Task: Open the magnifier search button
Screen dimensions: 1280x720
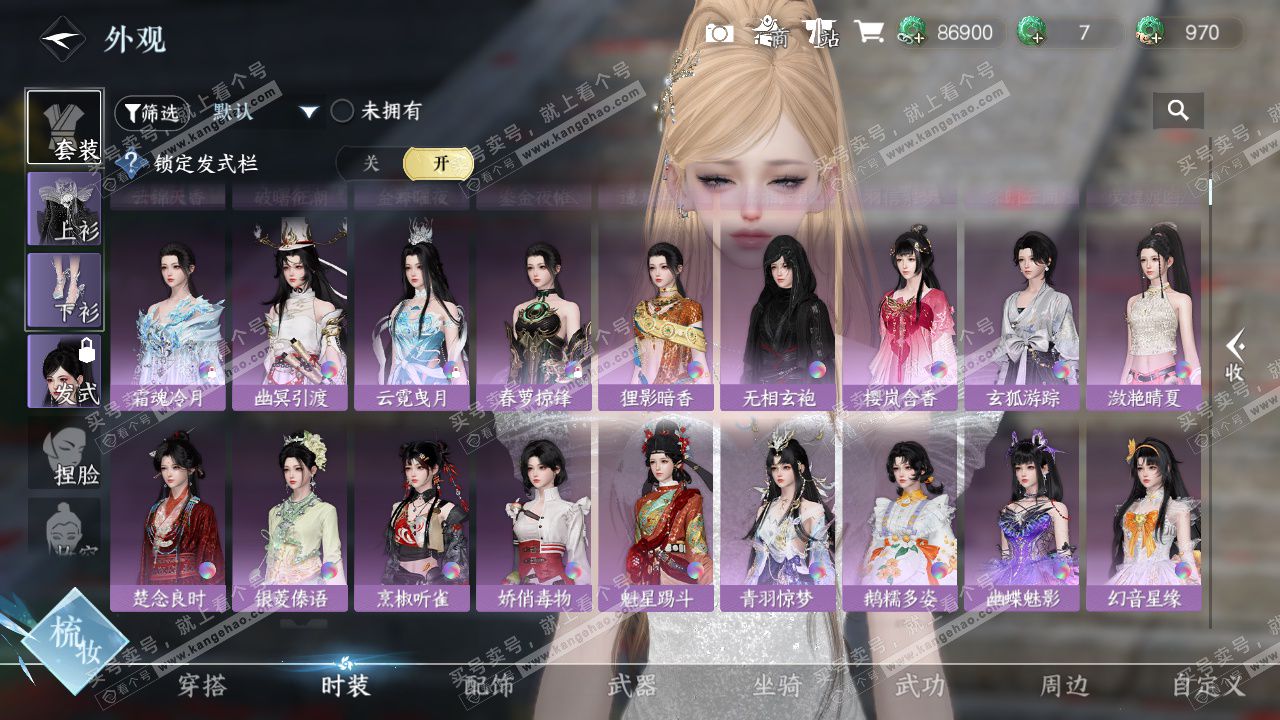Action: click(1178, 111)
